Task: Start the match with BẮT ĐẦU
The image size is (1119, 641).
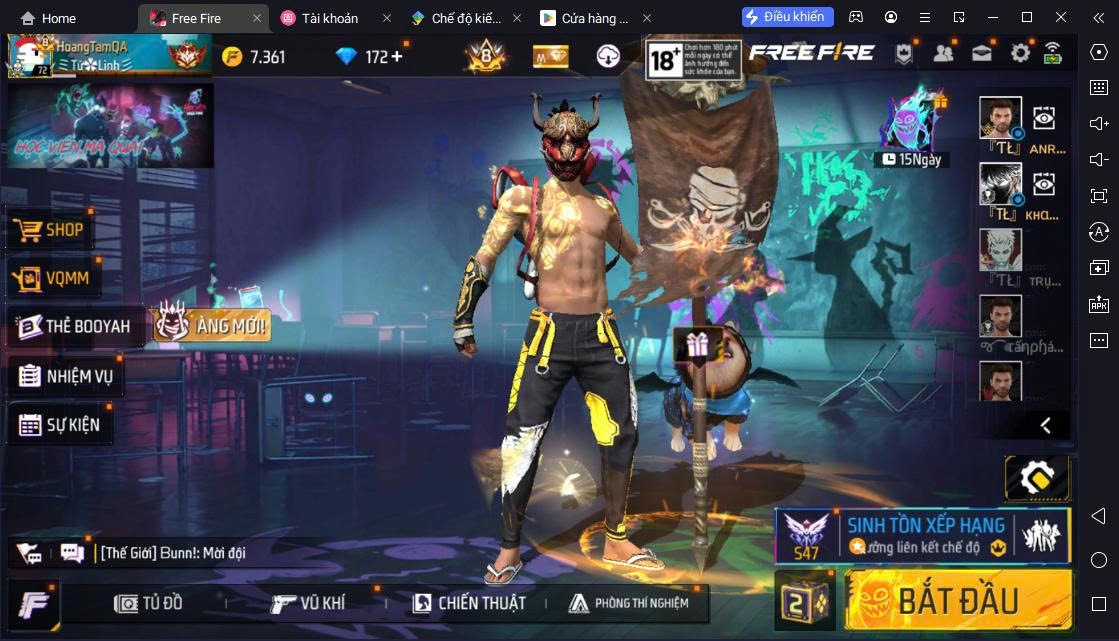Action: coord(957,600)
